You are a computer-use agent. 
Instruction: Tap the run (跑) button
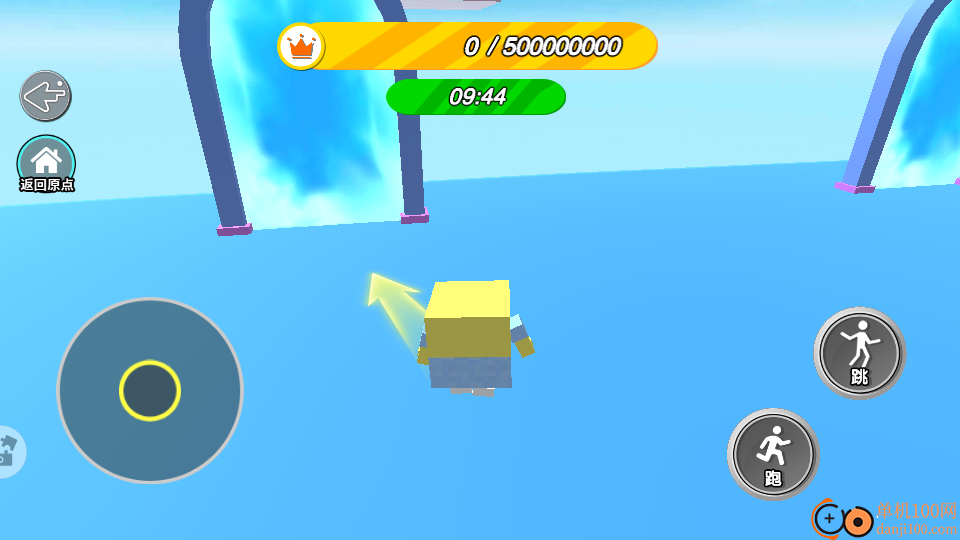pos(773,454)
